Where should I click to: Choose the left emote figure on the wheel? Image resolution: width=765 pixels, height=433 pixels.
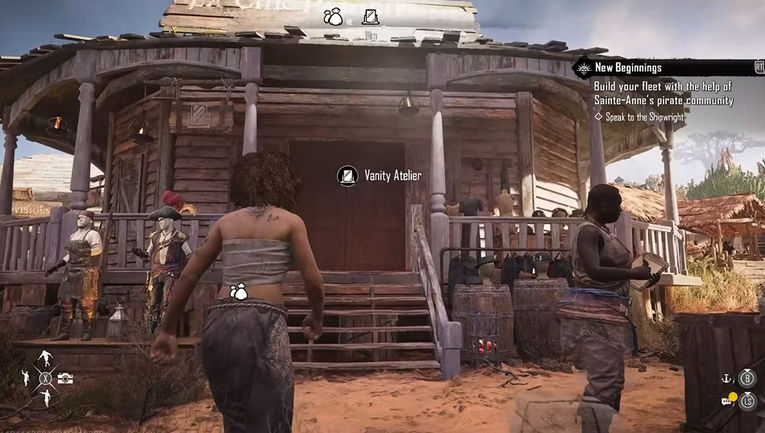point(25,379)
